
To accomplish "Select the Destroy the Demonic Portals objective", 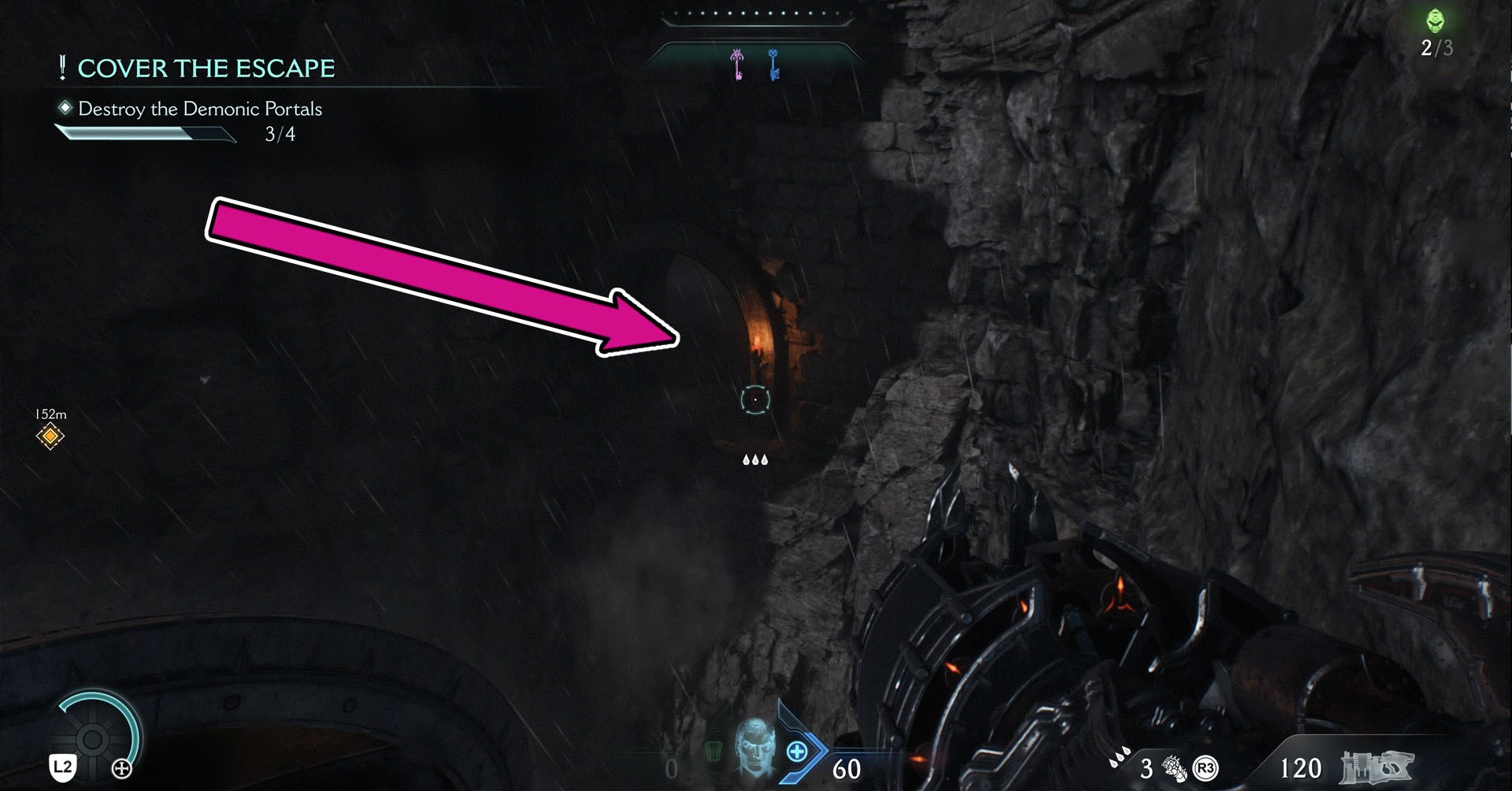I will point(199,110).
